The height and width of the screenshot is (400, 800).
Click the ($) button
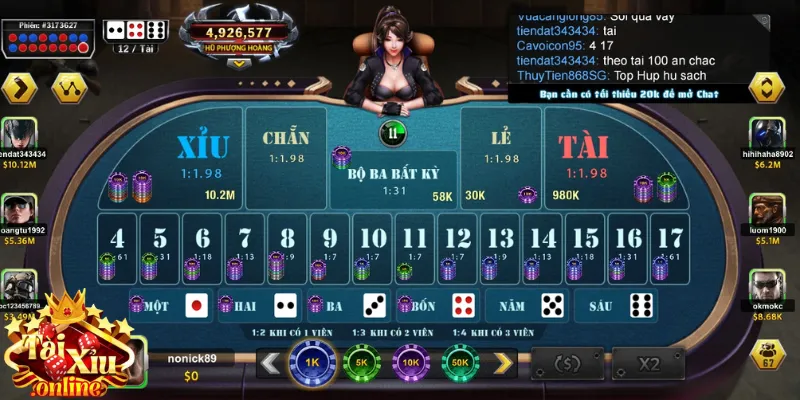click(568, 363)
